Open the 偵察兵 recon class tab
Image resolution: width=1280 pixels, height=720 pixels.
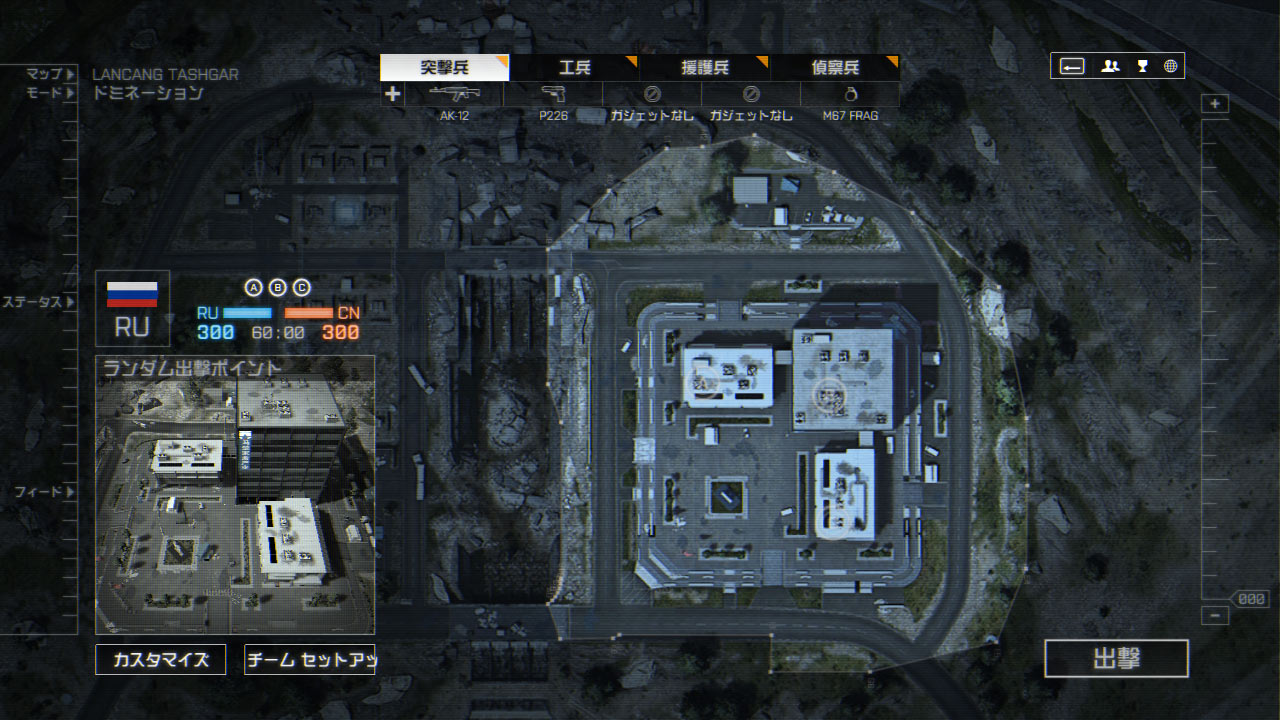pos(835,68)
